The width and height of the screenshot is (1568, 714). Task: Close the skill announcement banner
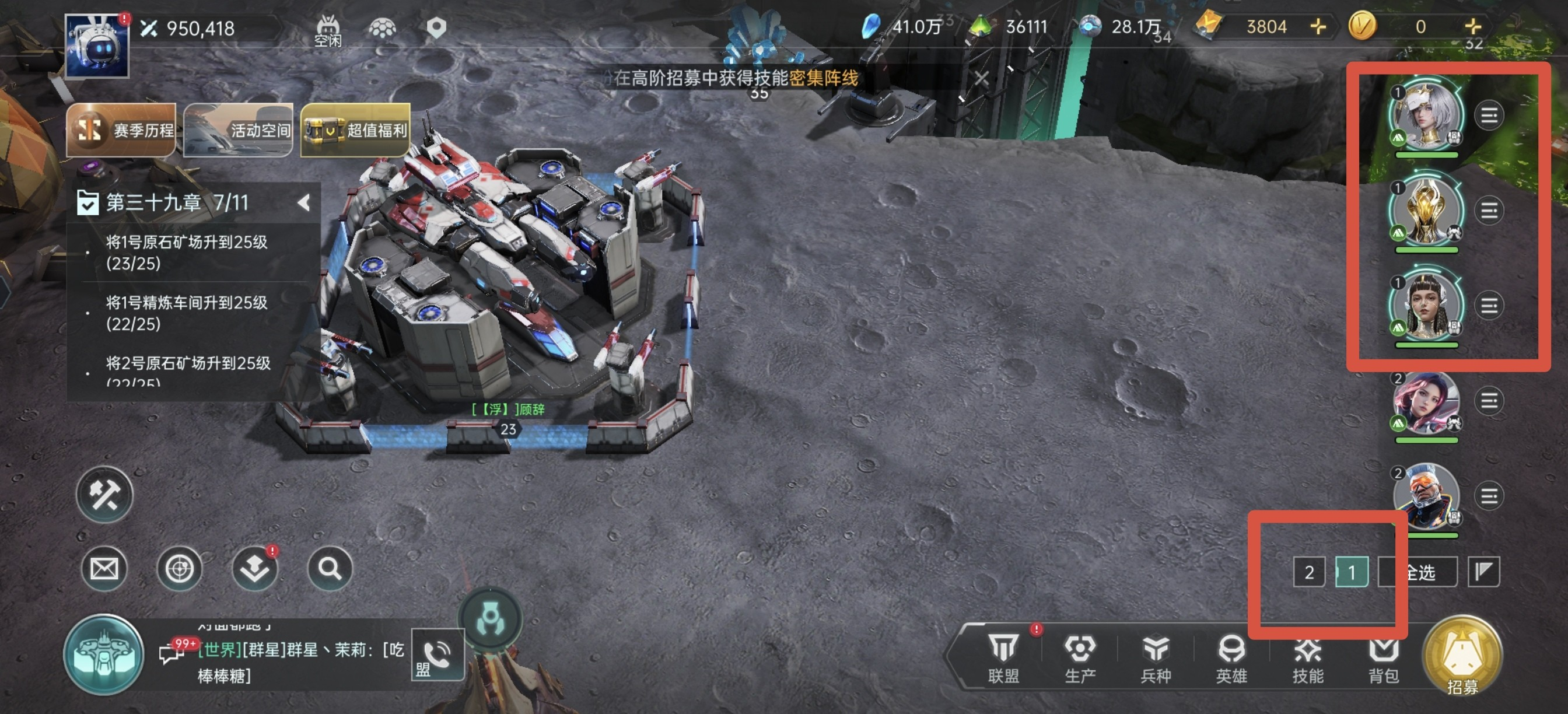(981, 79)
